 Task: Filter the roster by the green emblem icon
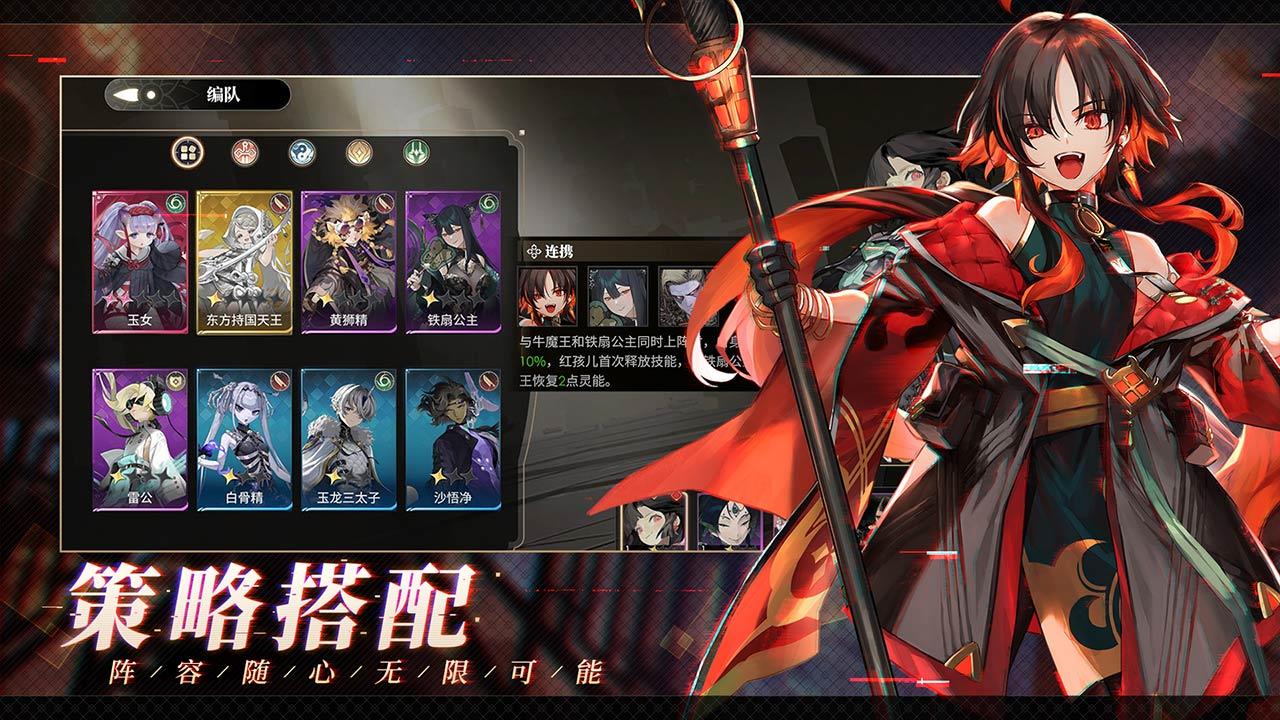point(415,152)
